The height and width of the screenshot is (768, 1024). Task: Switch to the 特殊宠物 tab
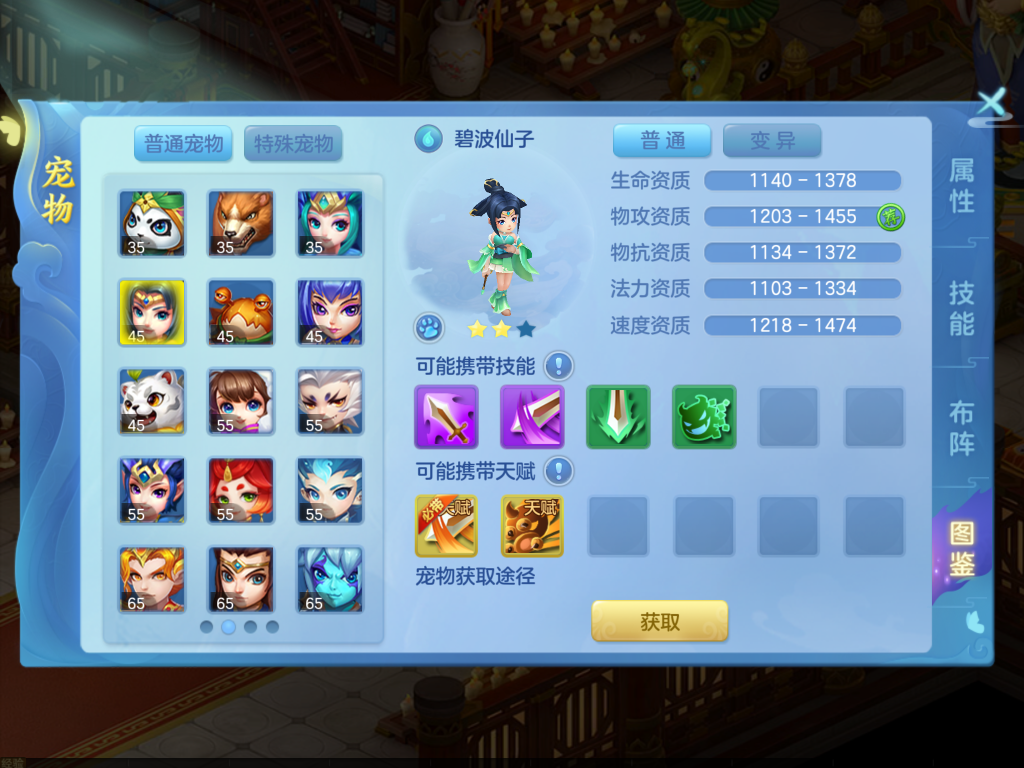point(293,143)
